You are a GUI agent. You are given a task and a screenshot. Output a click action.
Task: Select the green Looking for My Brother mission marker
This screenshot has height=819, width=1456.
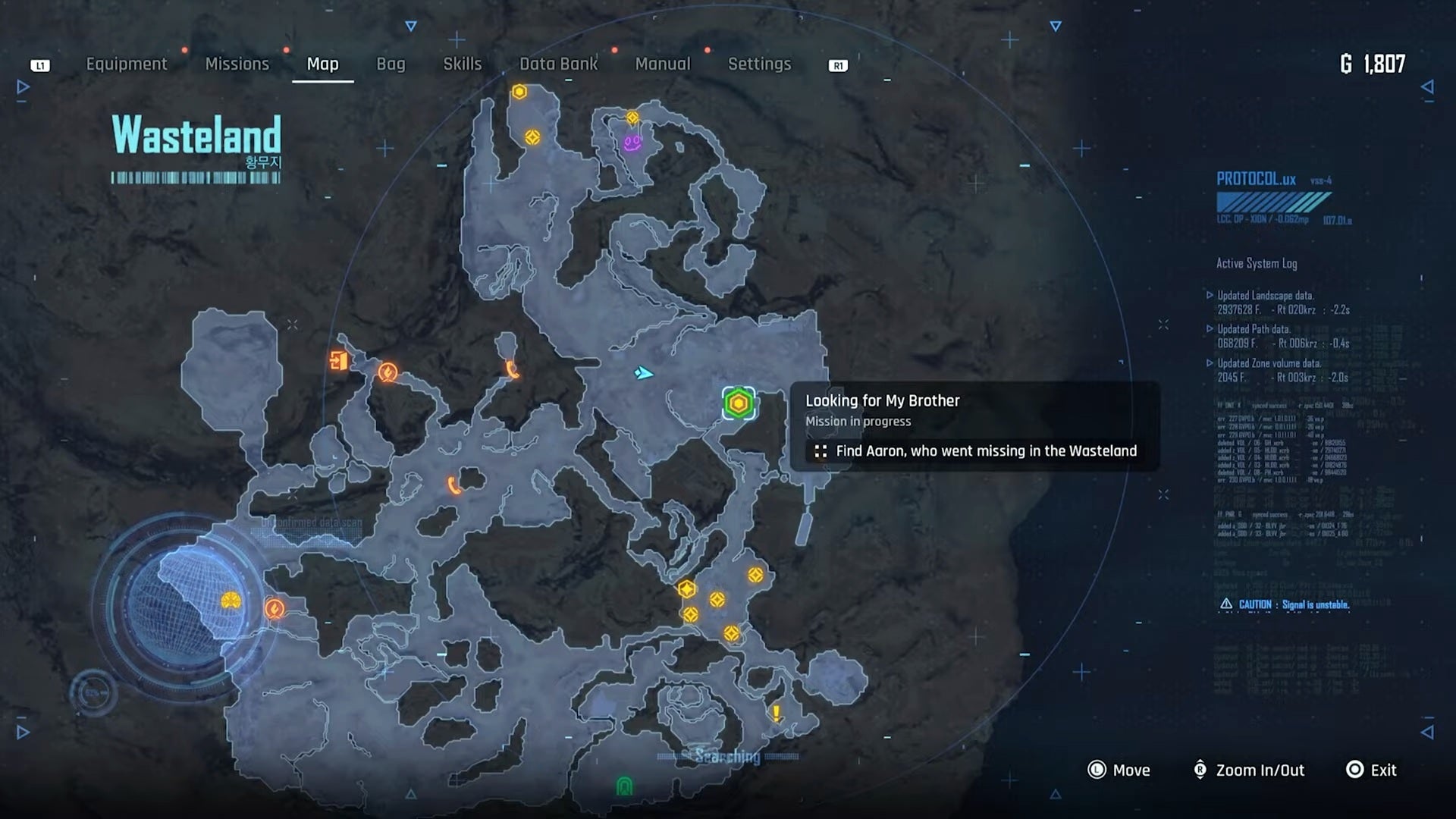[738, 402]
